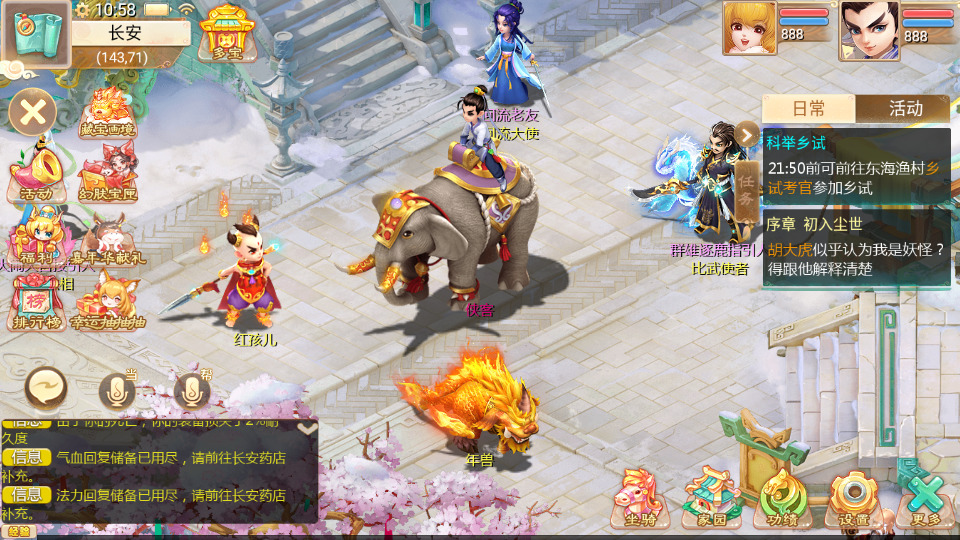Collapse the chat log with the arrow
The width and height of the screenshot is (960, 540).
(x=308, y=427)
